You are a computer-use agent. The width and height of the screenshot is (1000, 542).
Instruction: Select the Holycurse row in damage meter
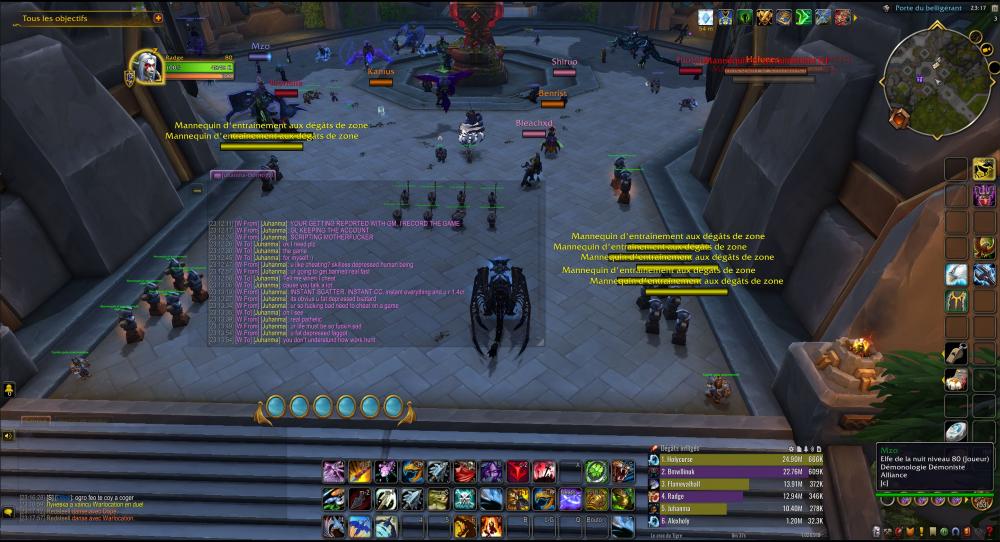738,459
